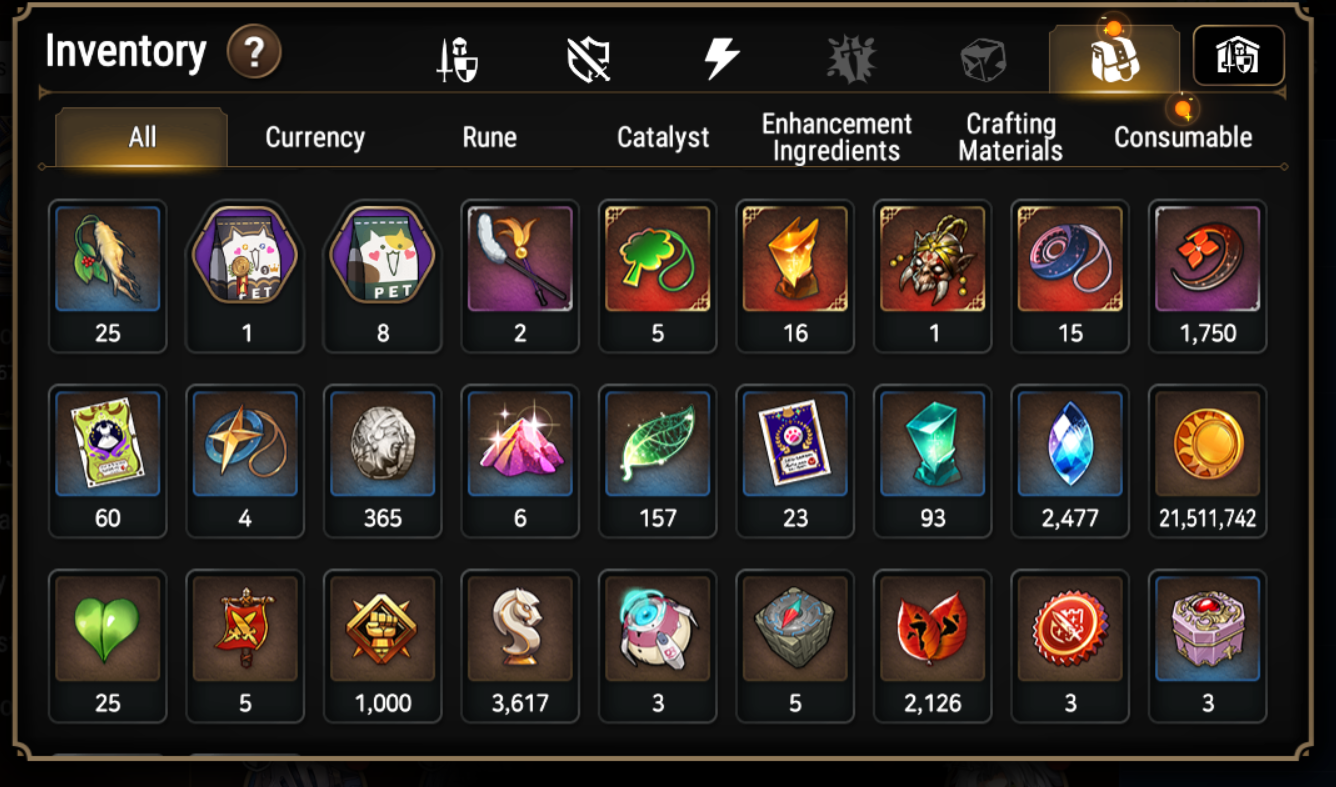Image resolution: width=1336 pixels, height=787 pixels.
Task: Choose the green heart leaf item
Action: [x=108, y=630]
